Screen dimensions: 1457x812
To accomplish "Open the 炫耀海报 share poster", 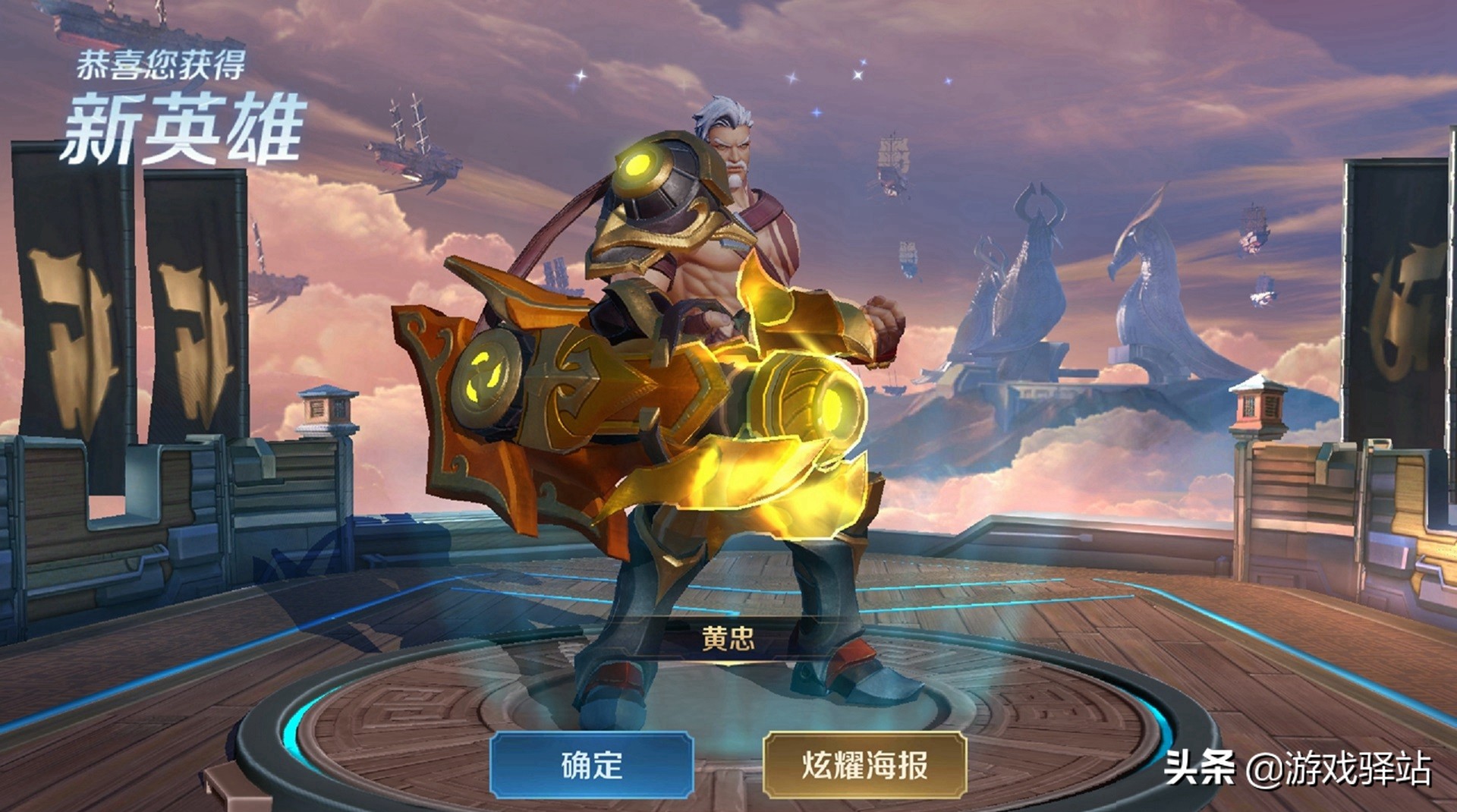I will click(x=864, y=765).
